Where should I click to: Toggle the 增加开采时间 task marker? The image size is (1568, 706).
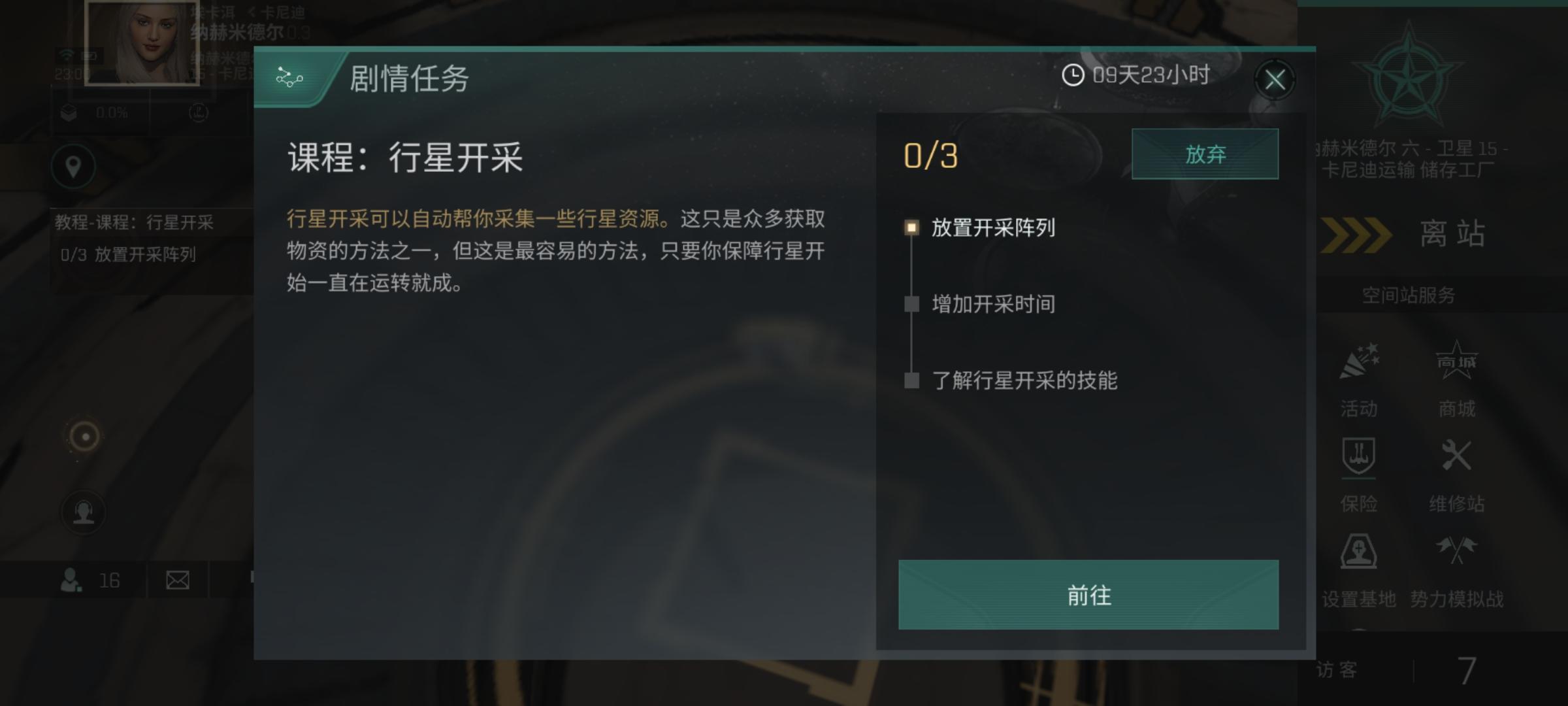click(911, 303)
